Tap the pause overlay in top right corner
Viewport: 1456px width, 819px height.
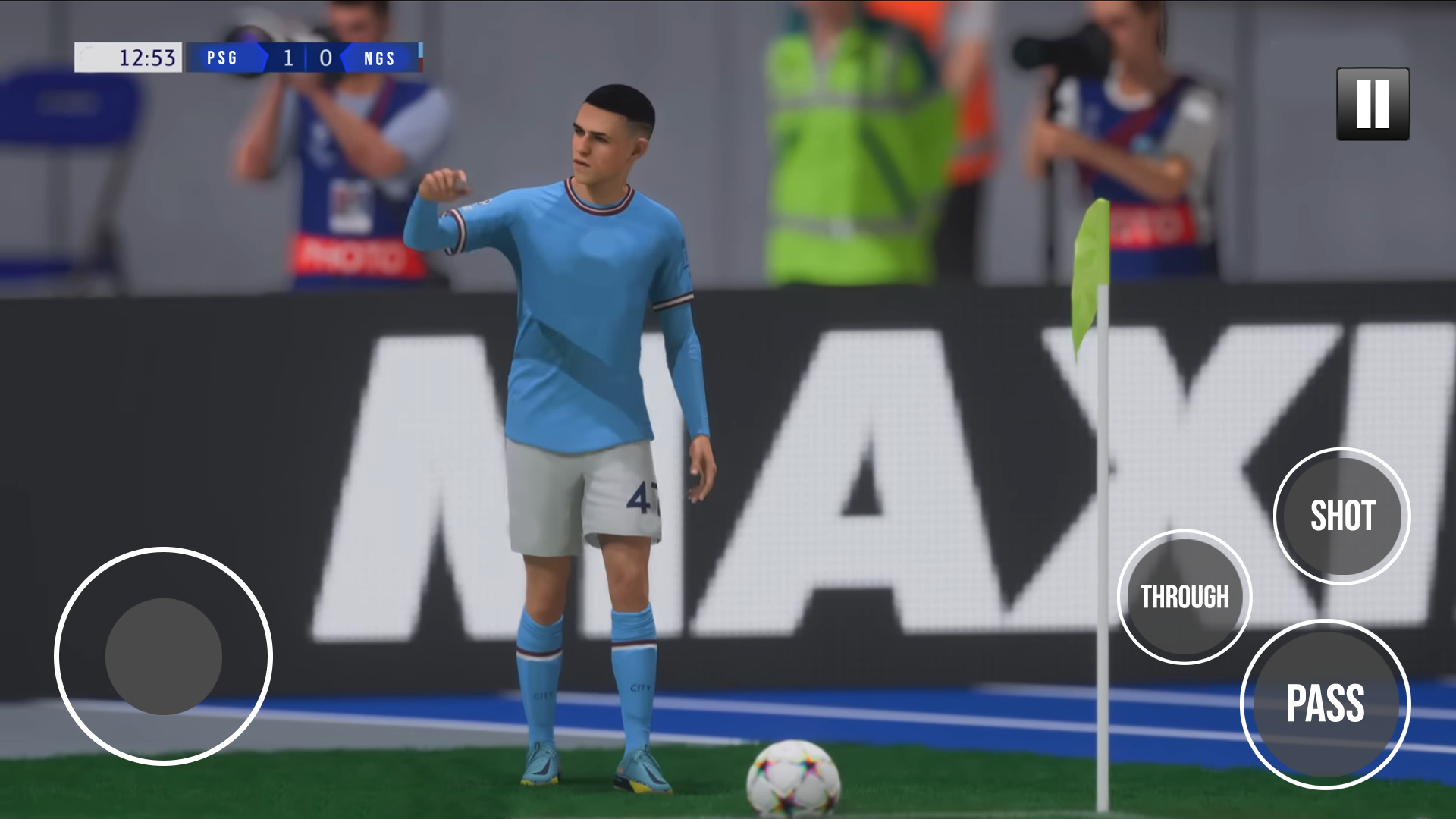(1372, 105)
